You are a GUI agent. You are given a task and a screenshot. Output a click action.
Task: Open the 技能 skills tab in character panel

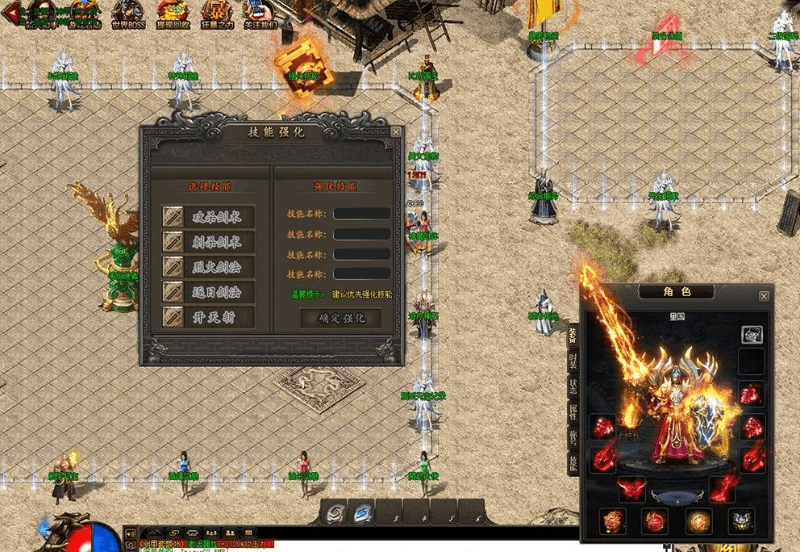(573, 461)
